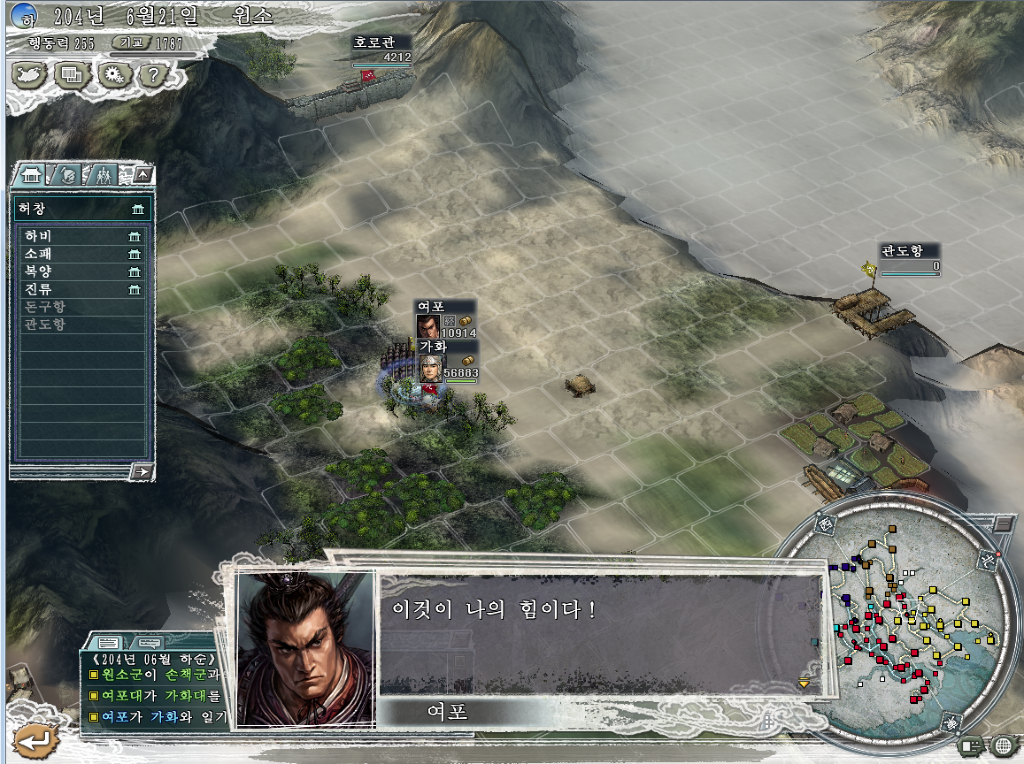Advance the 여포 dialogue with the yellow arrow
The height and width of the screenshot is (764, 1024).
click(803, 684)
